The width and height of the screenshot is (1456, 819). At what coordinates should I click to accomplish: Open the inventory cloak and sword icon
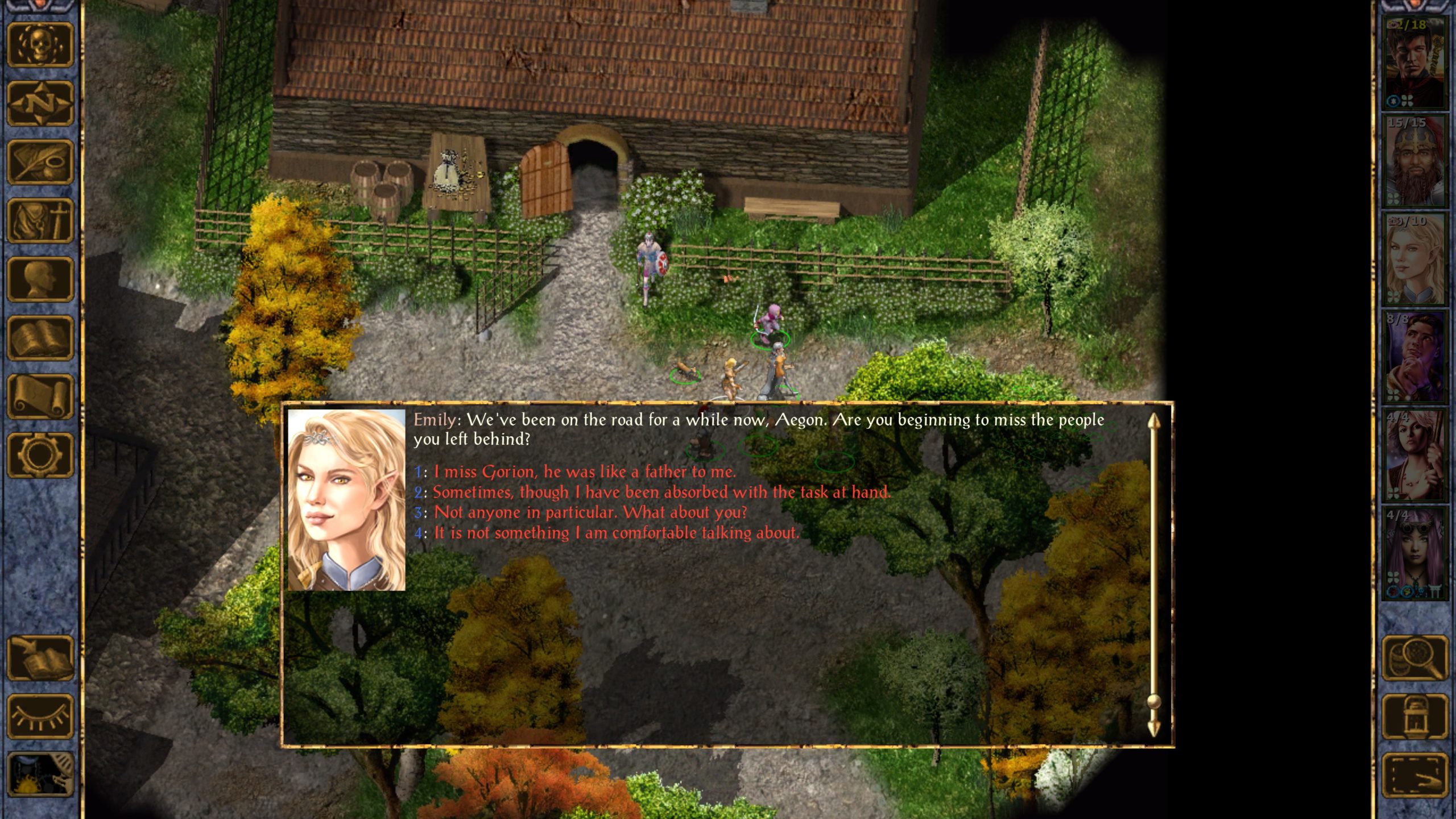[x=40, y=221]
